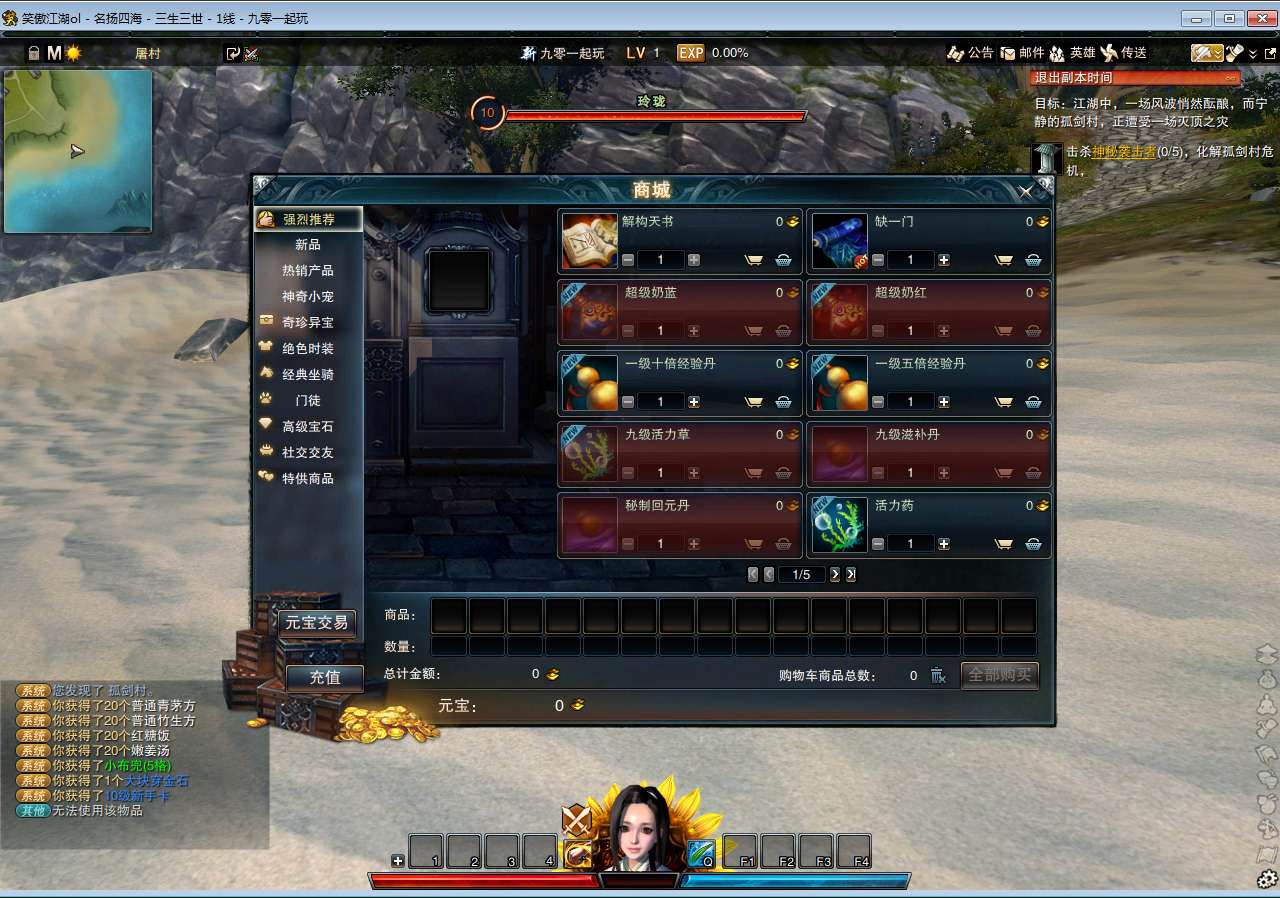This screenshot has height=898, width=1280.
Task: Toggle the golden weapon display icon top right
Action: 1205,52
